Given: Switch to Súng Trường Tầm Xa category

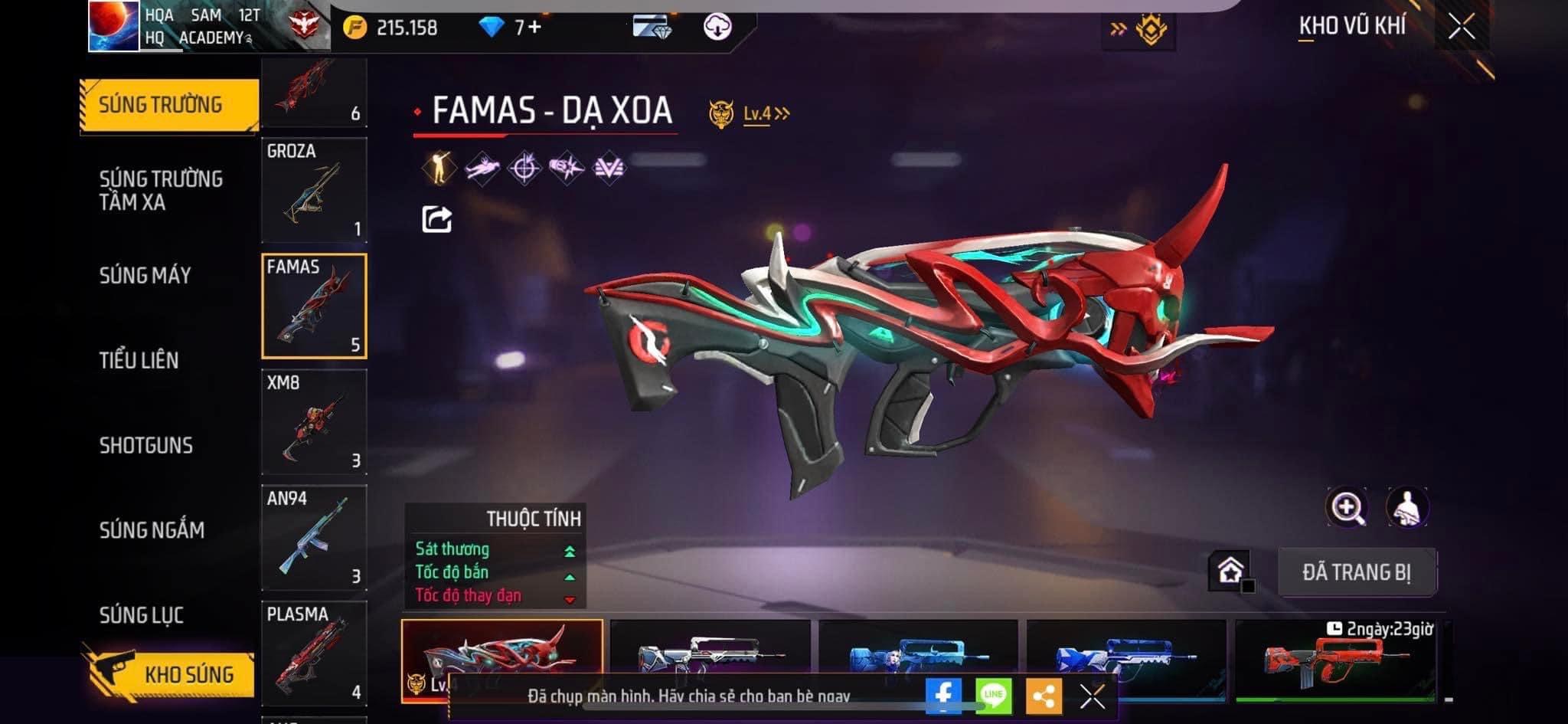Looking at the screenshot, I should pyautogui.click(x=161, y=190).
